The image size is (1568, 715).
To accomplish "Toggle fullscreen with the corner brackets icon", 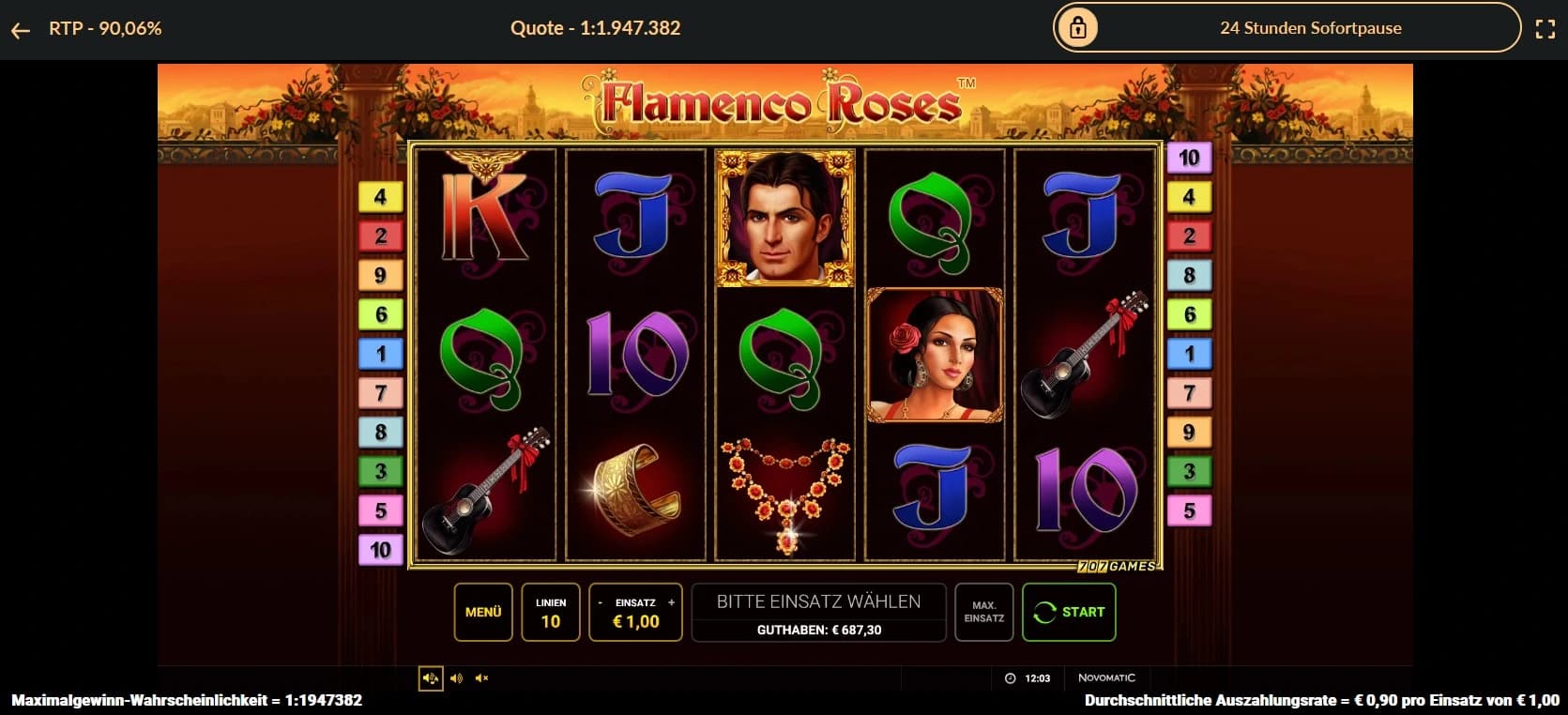I will 1545,29.
